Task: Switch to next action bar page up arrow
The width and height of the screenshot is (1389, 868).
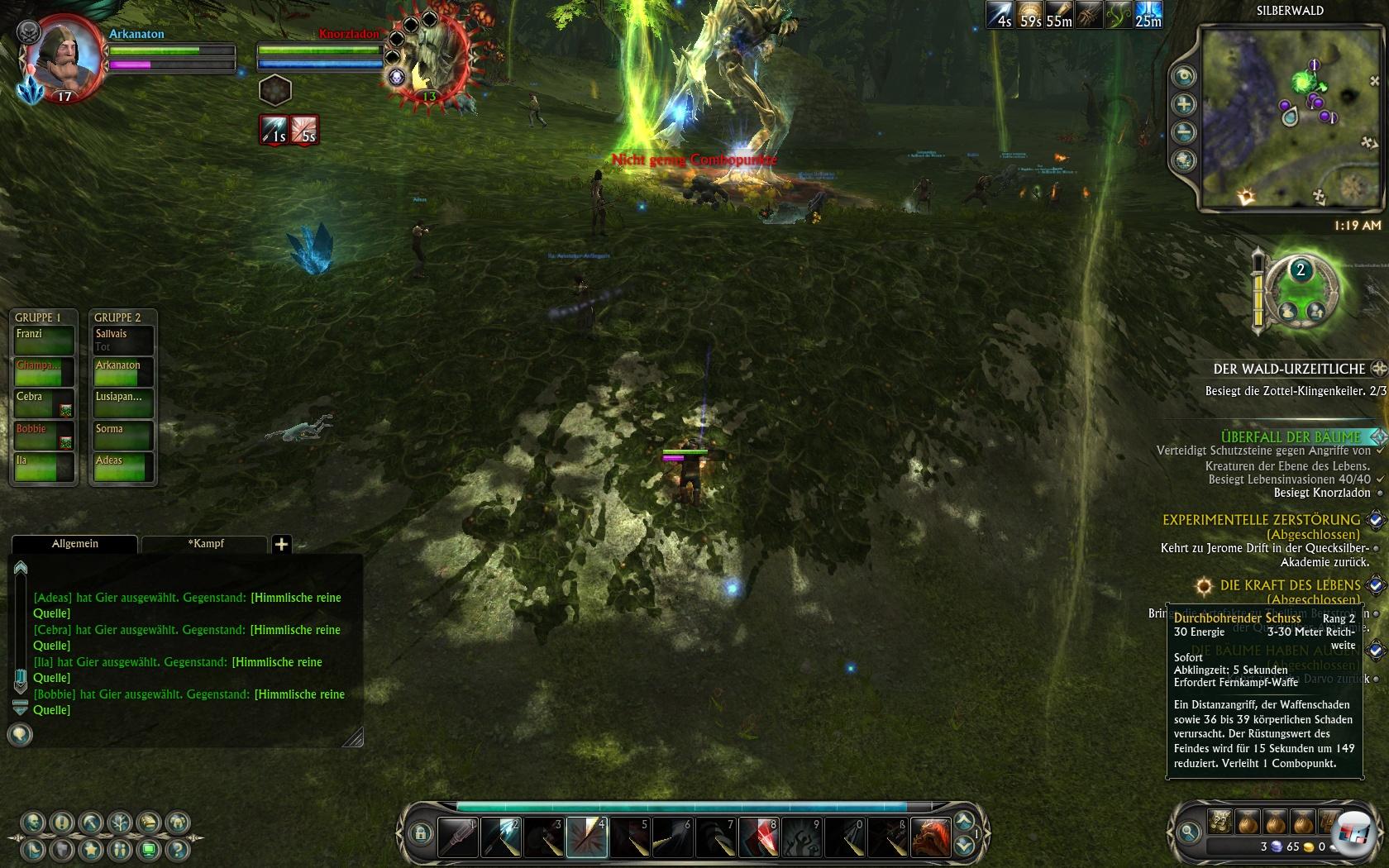Action: pyautogui.click(x=964, y=821)
